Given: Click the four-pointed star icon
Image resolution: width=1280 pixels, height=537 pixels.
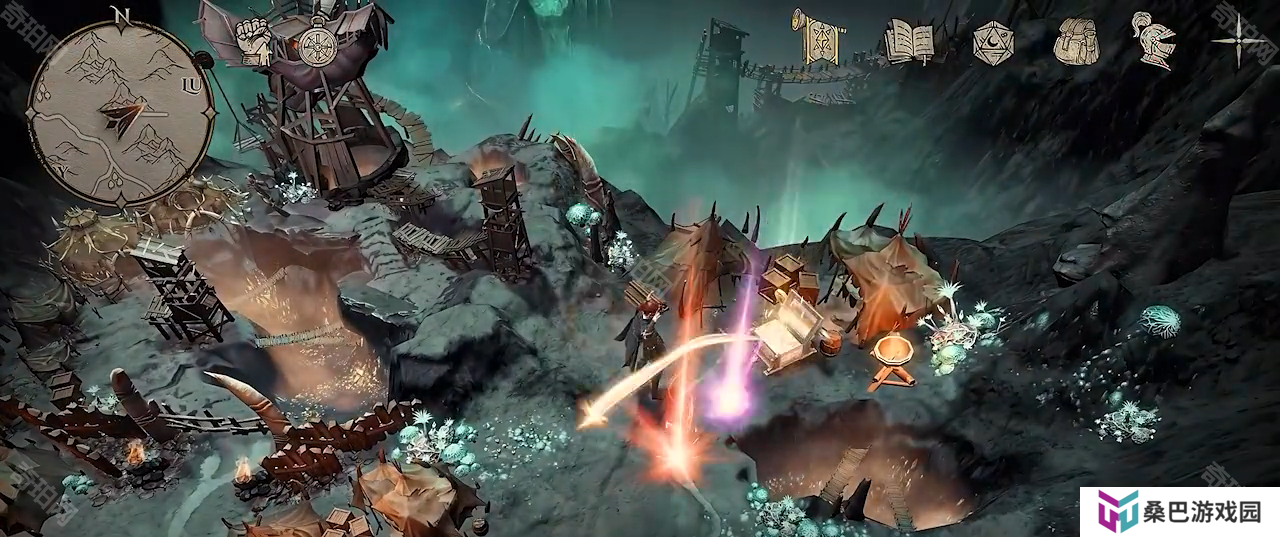Looking at the screenshot, I should point(1237,41).
